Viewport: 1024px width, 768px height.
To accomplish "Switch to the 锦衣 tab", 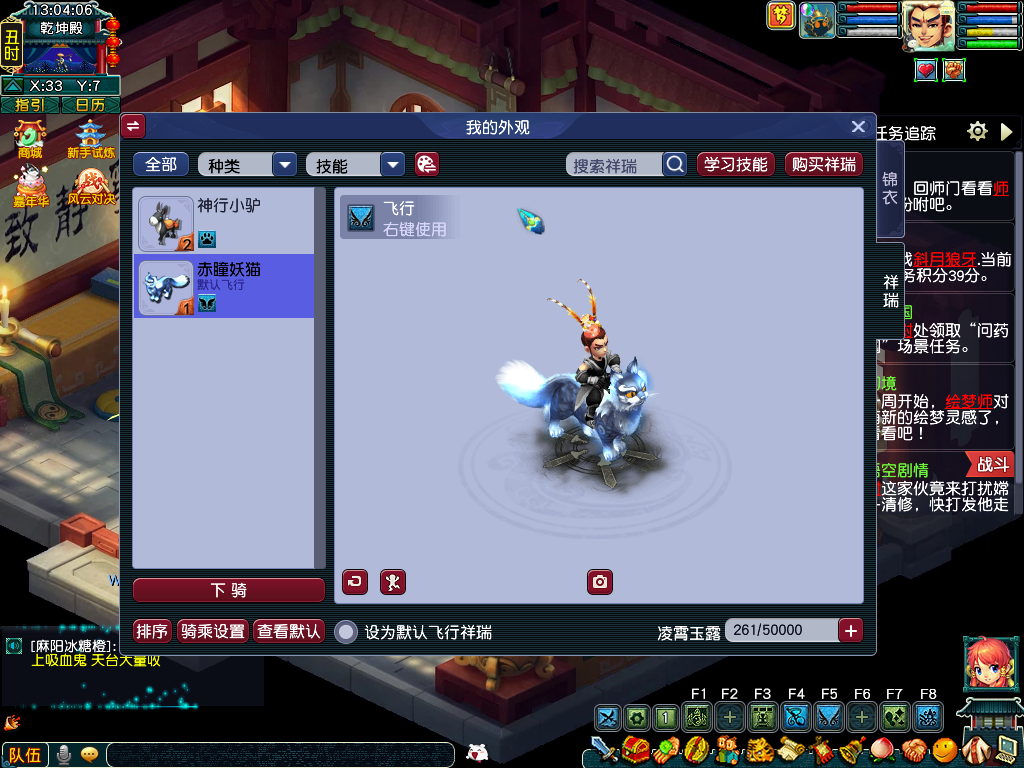I will click(889, 188).
